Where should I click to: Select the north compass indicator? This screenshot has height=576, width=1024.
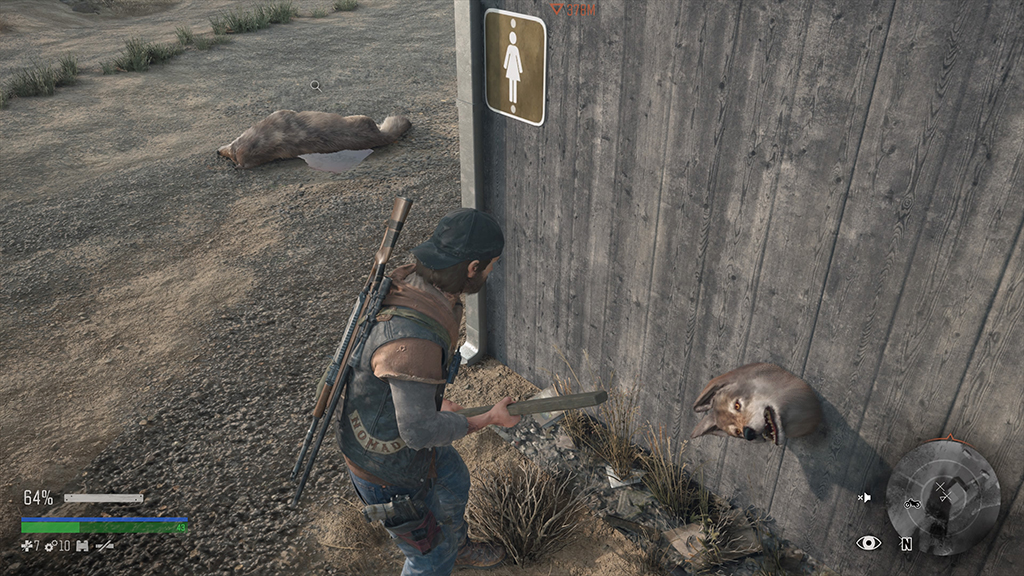(905, 544)
